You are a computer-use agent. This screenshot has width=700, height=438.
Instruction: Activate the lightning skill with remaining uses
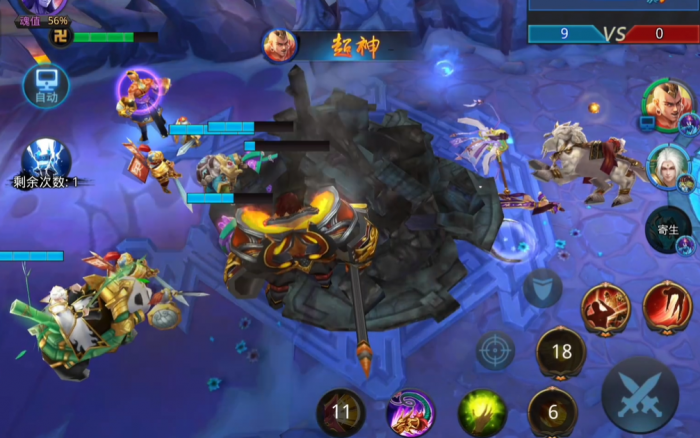(46, 160)
